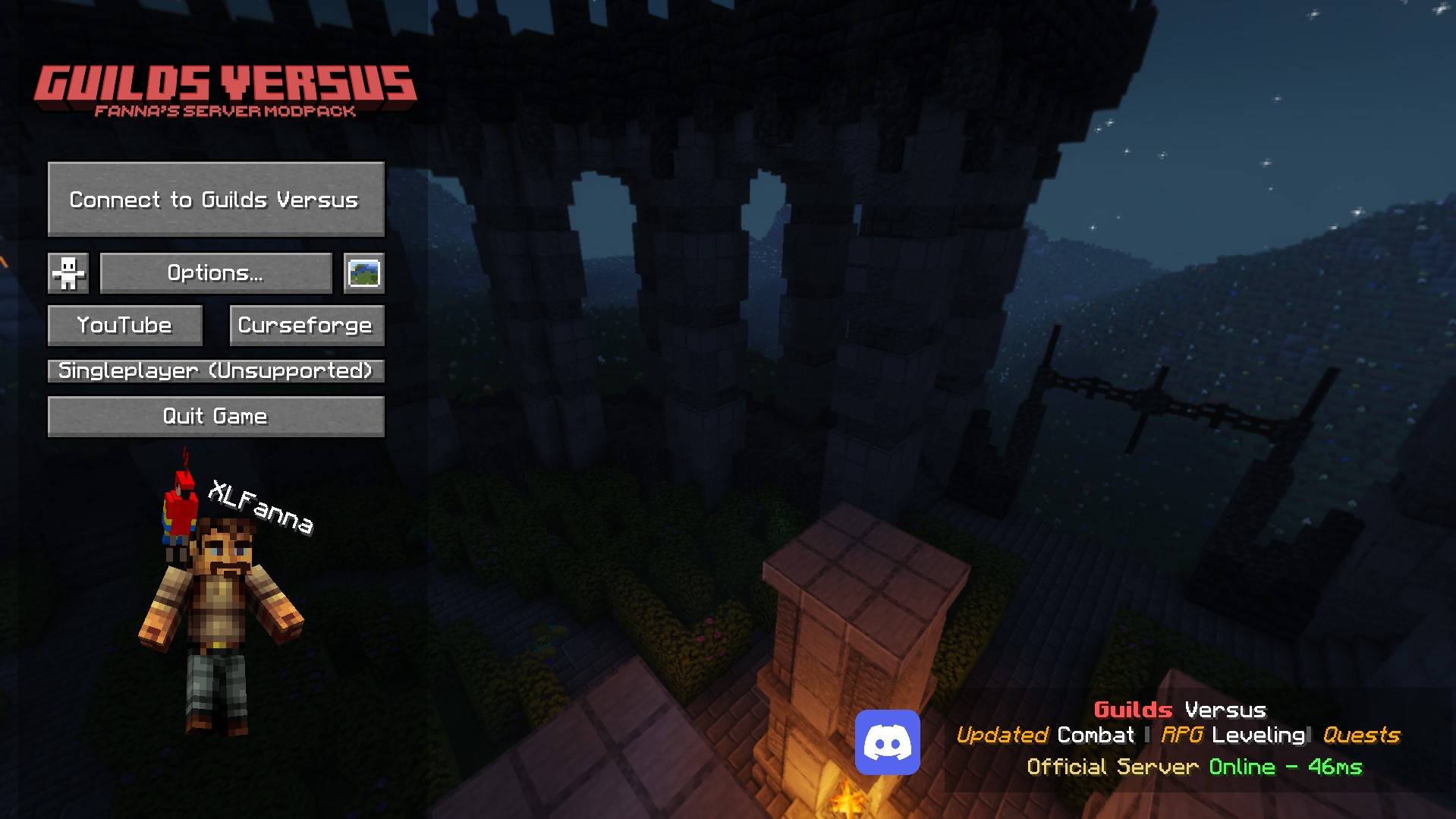
Task: Click the Fanna's Server Modpack subtitle
Action: click(225, 112)
